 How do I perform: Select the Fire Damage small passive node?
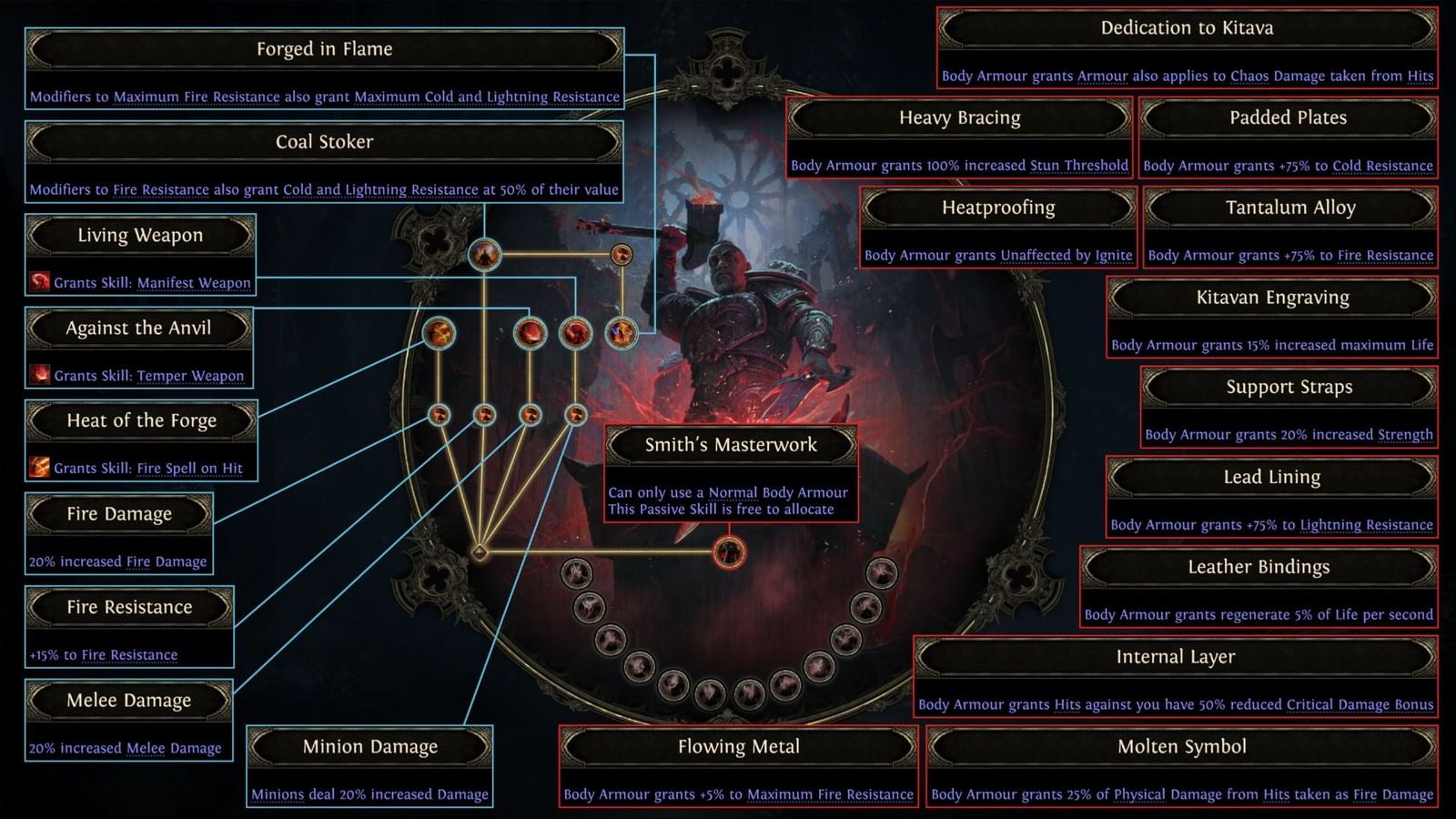439,414
